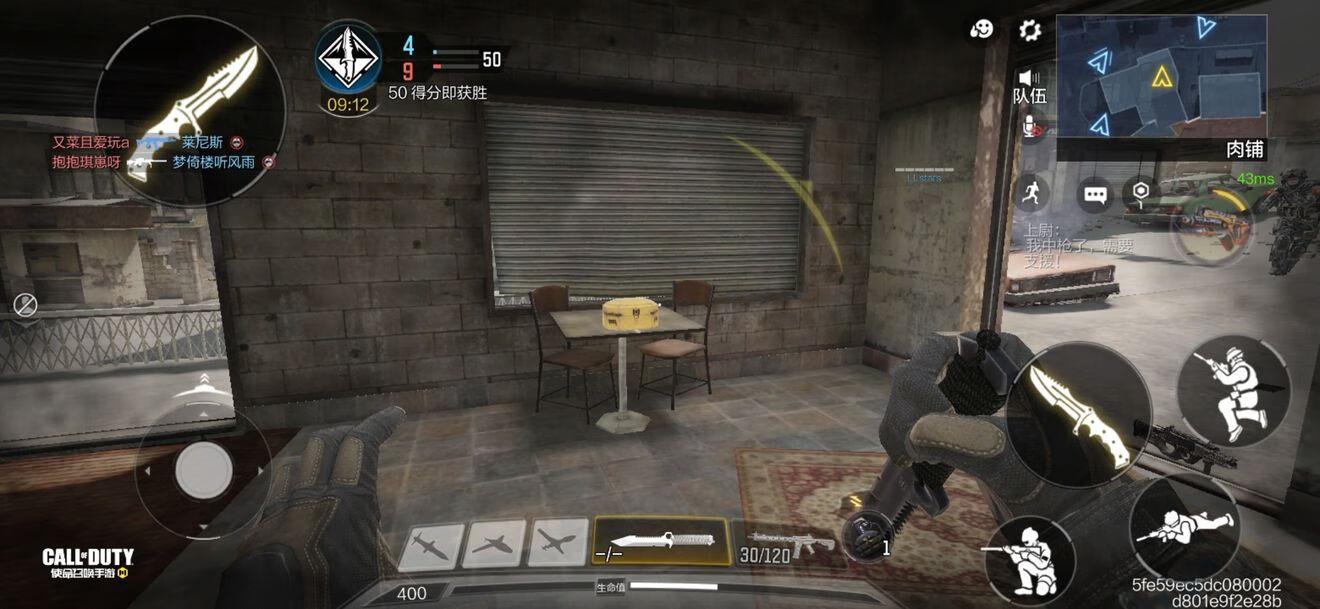Select the highlighted knife weapon slot
Viewport: 1320px width, 609px height.
tap(661, 541)
